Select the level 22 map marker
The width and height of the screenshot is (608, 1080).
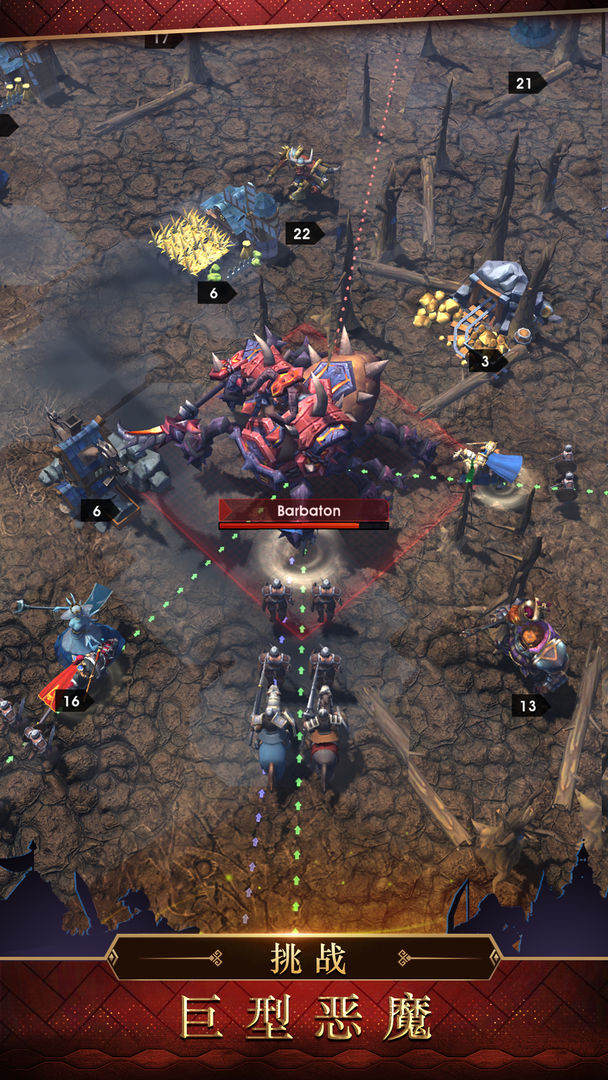click(303, 233)
